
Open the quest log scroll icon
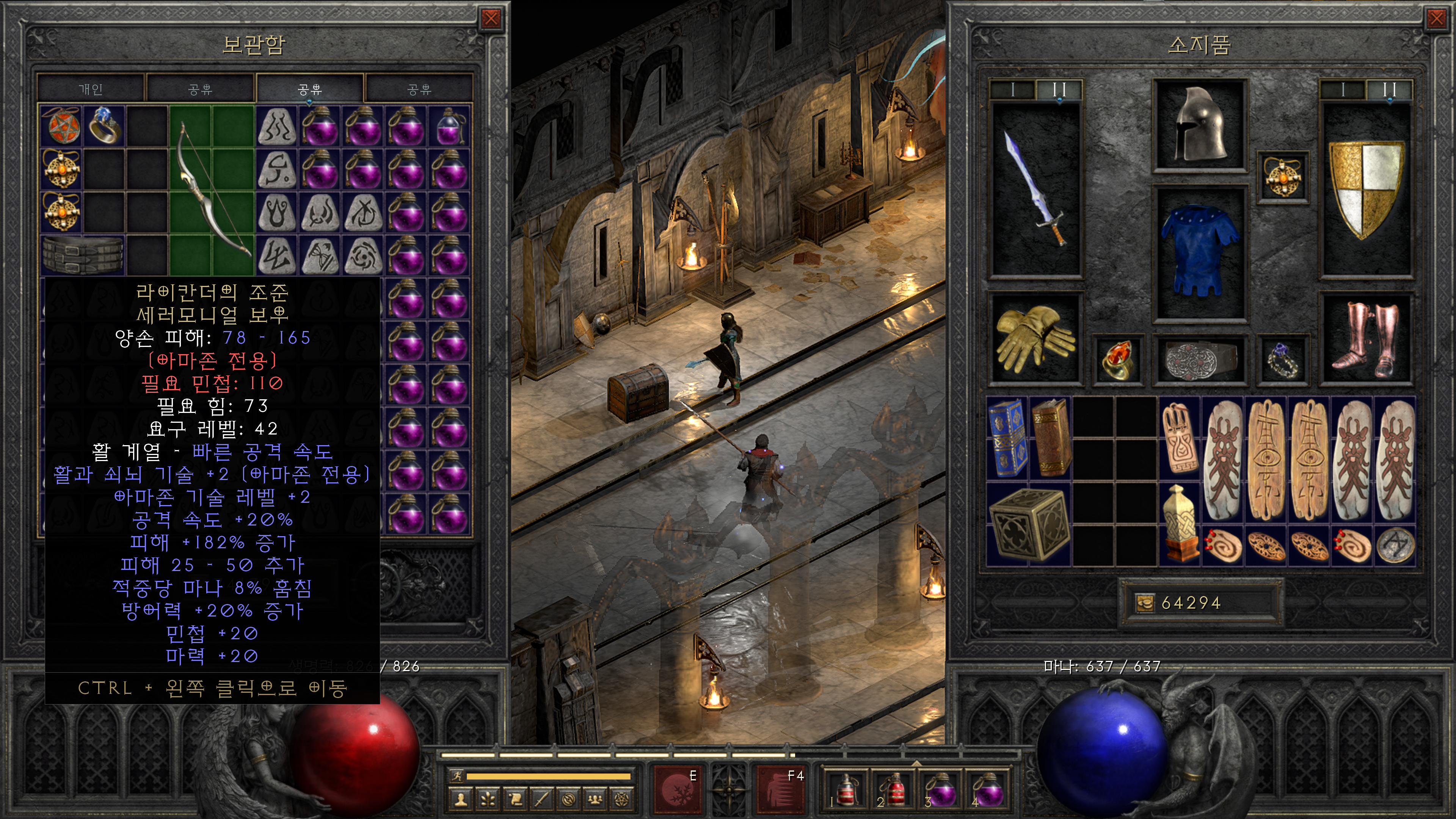[x=516, y=799]
